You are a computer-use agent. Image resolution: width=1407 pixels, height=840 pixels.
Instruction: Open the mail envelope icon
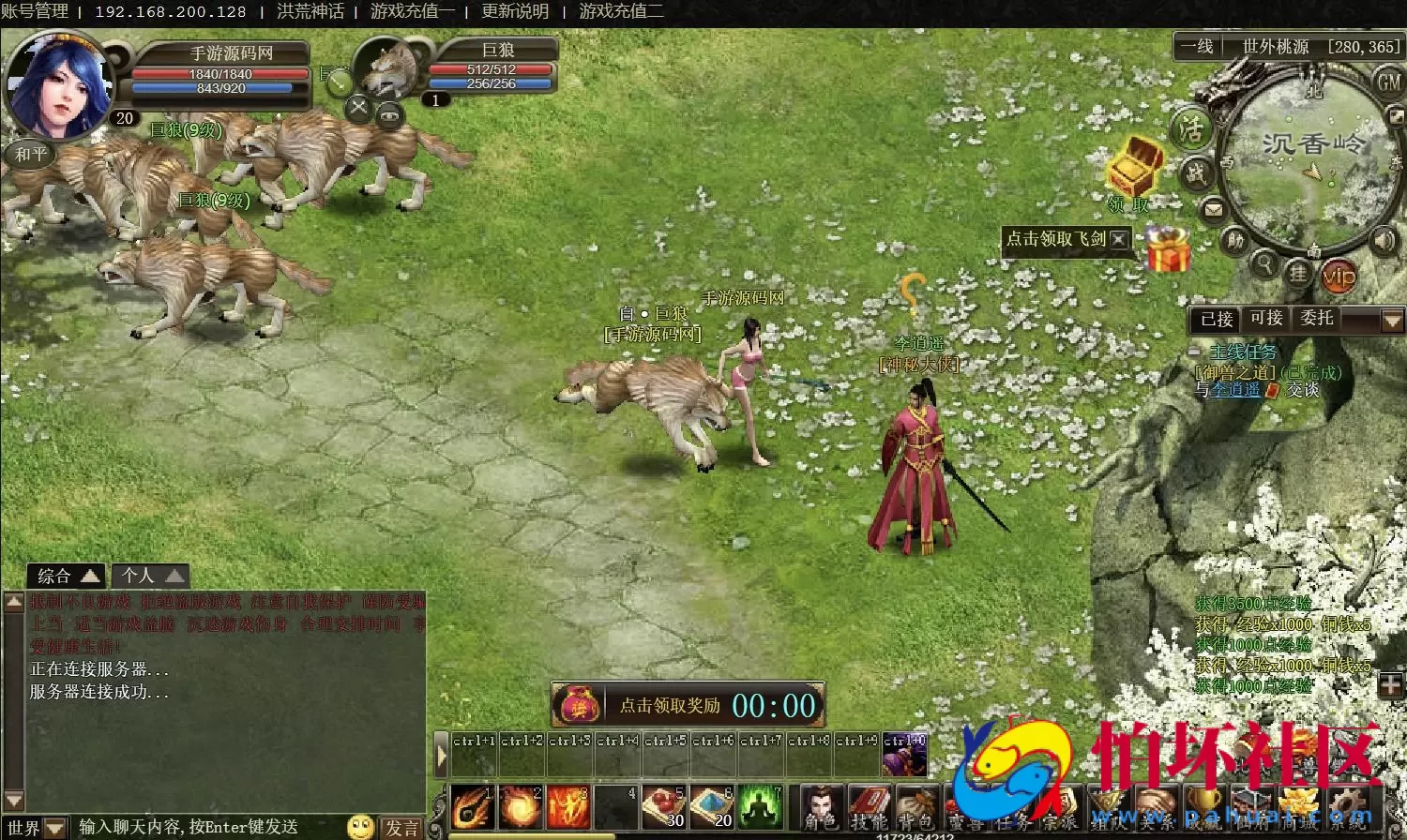tap(1214, 210)
